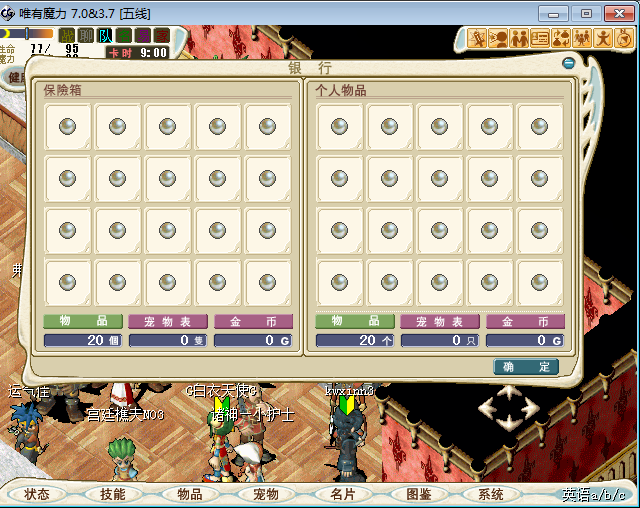Open the 系统 system menu
Screen dimensions: 640x508
491,494
